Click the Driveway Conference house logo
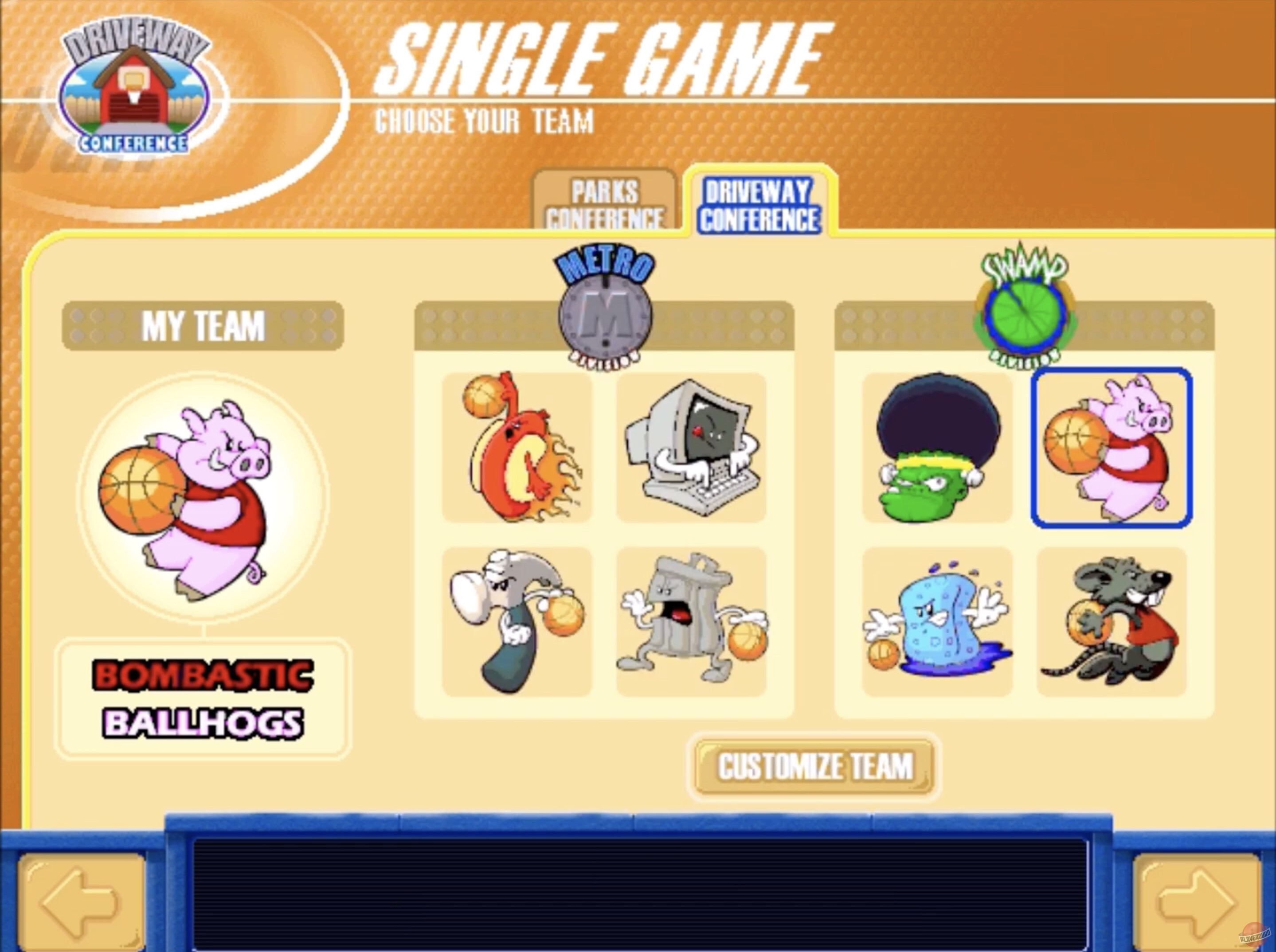 click(129, 86)
